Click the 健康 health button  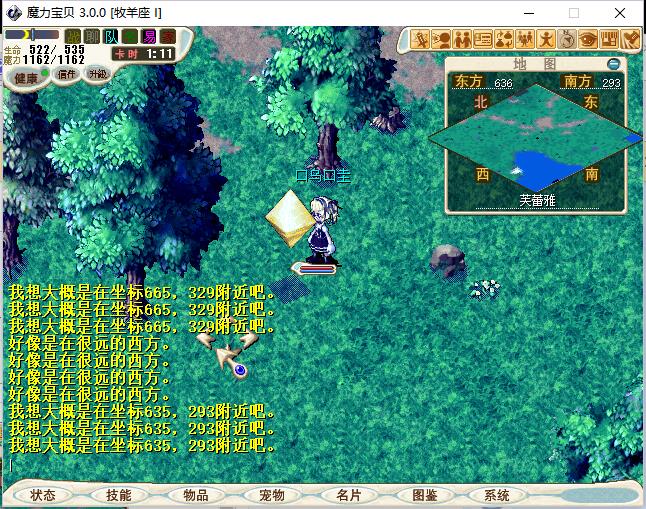26,78
